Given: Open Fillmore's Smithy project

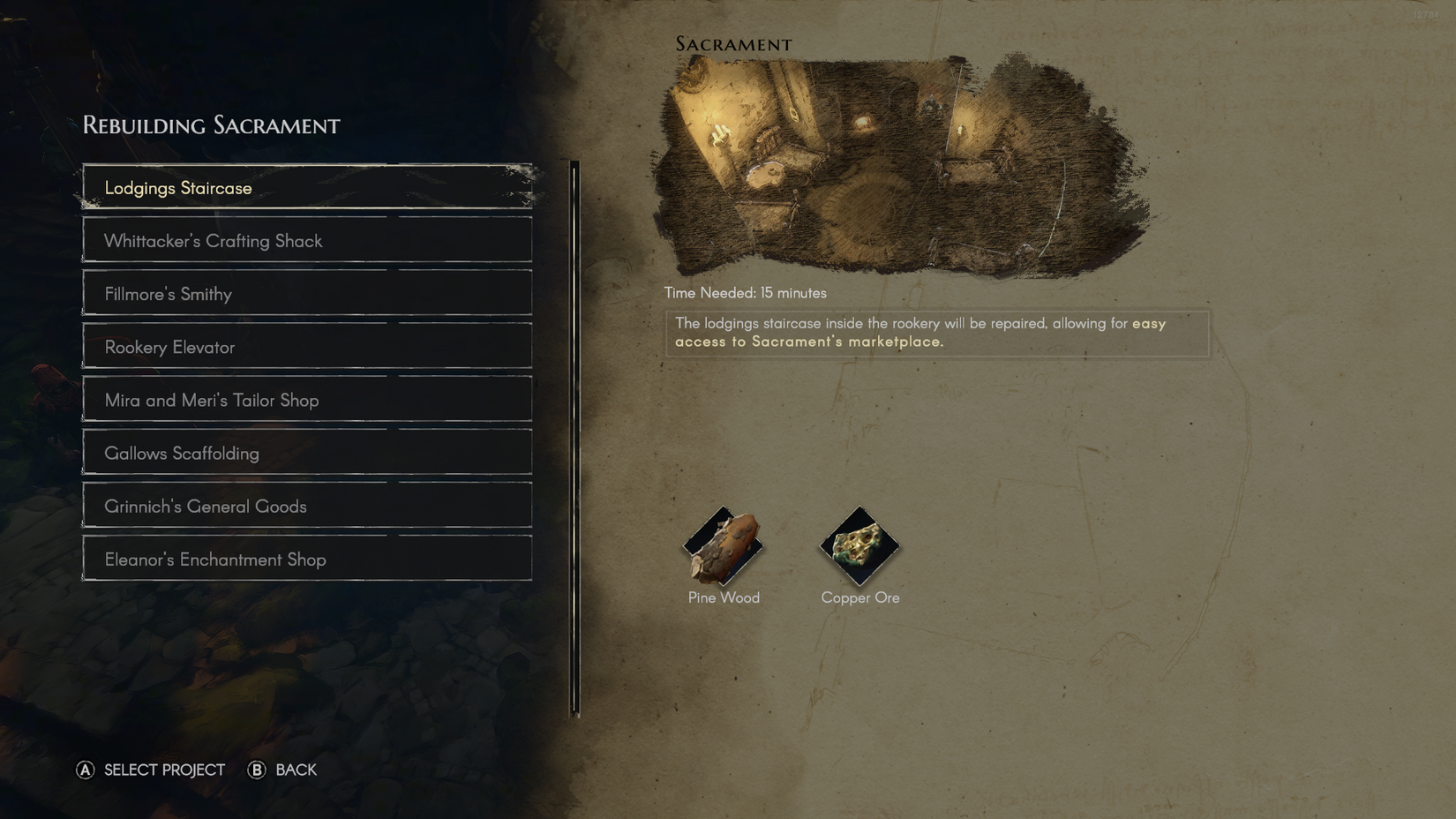Looking at the screenshot, I should tap(307, 293).
